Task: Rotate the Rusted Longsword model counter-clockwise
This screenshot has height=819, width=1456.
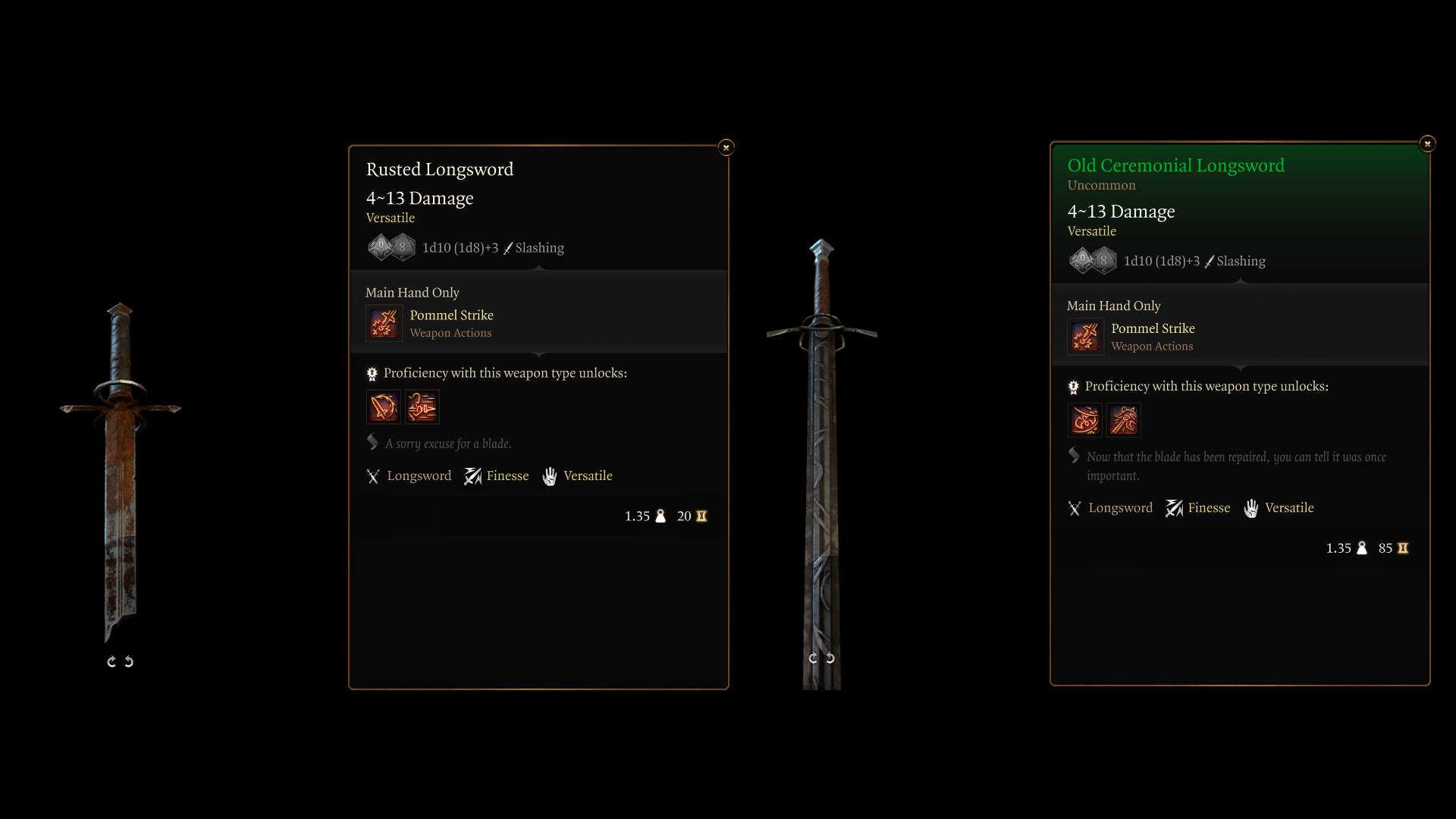Action: (129, 662)
